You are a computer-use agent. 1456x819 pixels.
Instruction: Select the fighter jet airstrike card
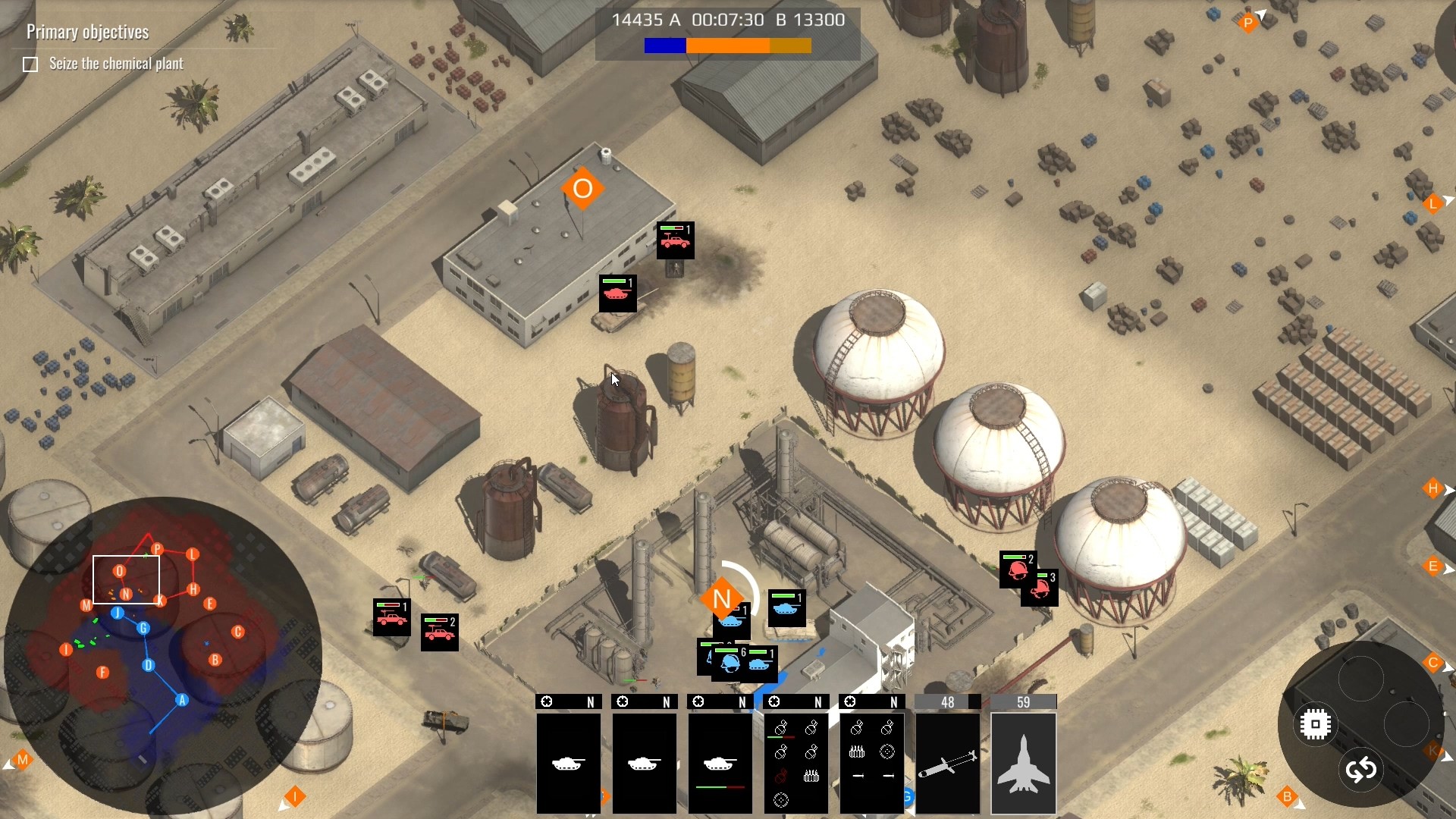point(1023,762)
